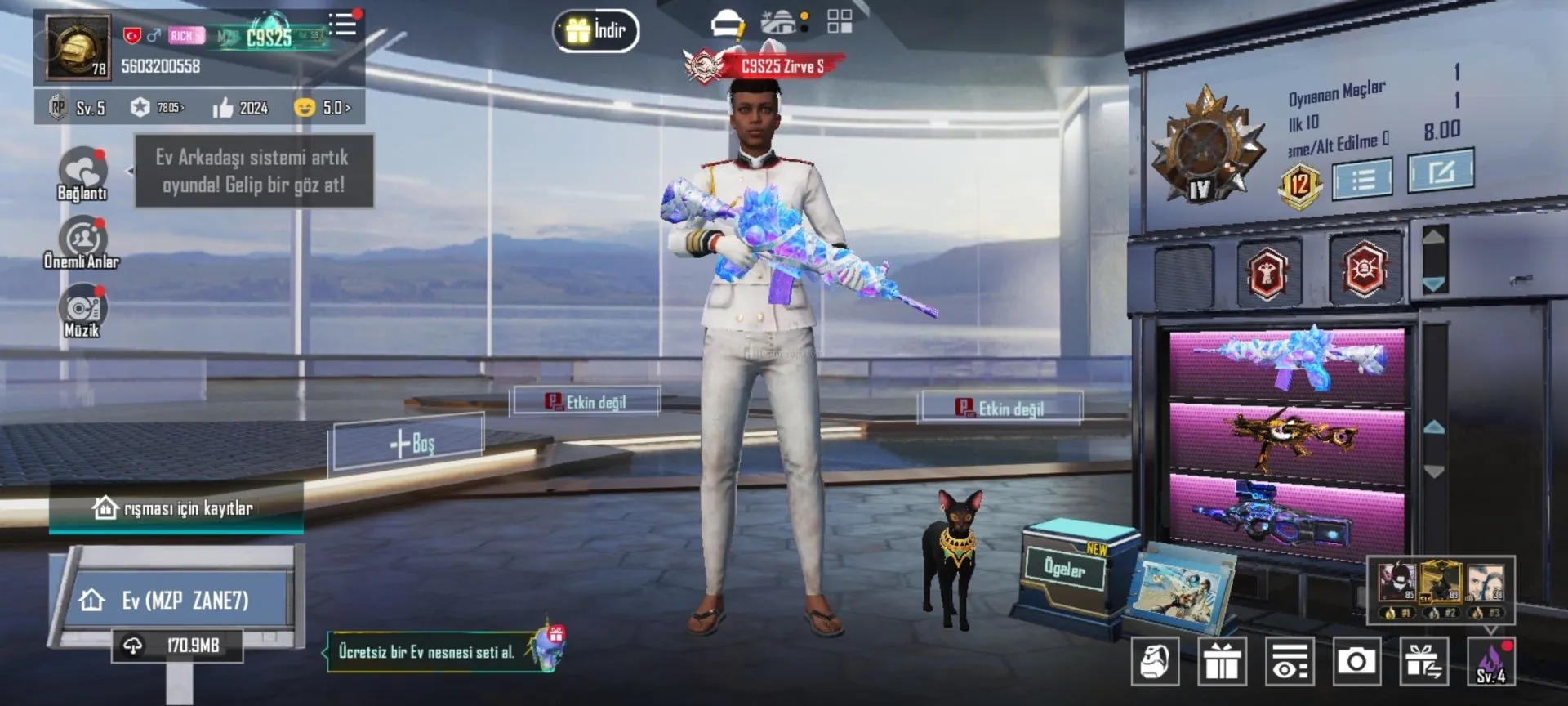The width and height of the screenshot is (1568, 706).
Task: Select the golden black weapon skin showcase
Action: pyautogui.click(x=1288, y=439)
